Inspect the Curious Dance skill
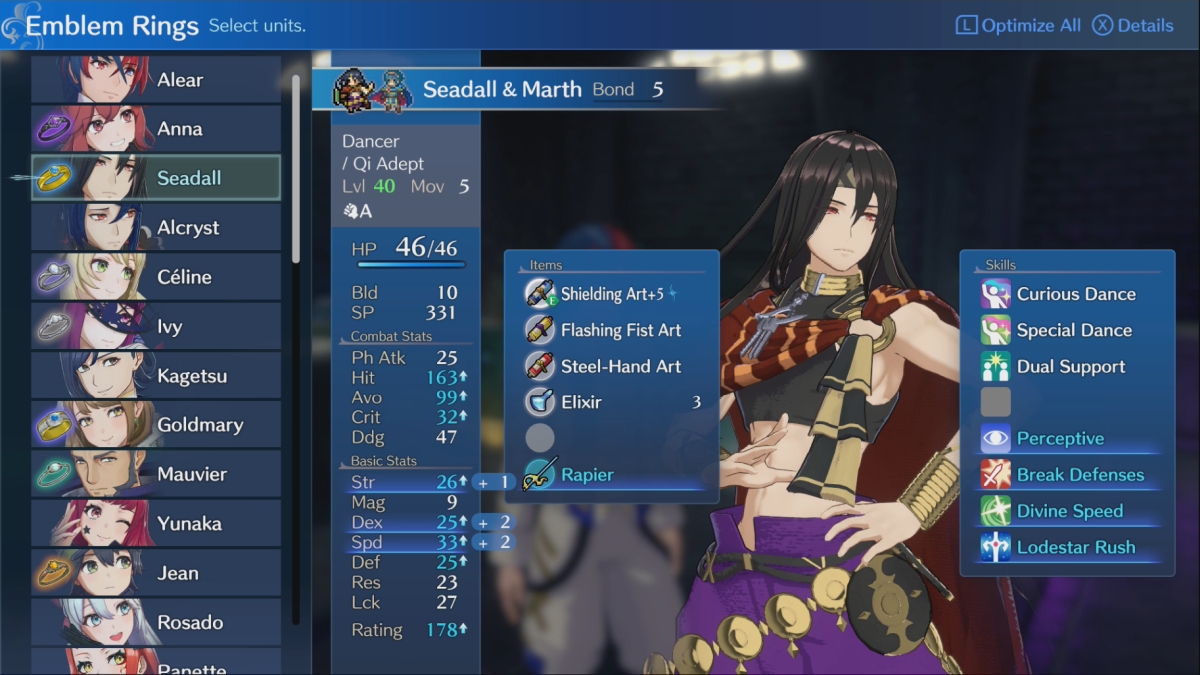This screenshot has width=1200, height=675. click(1066, 294)
